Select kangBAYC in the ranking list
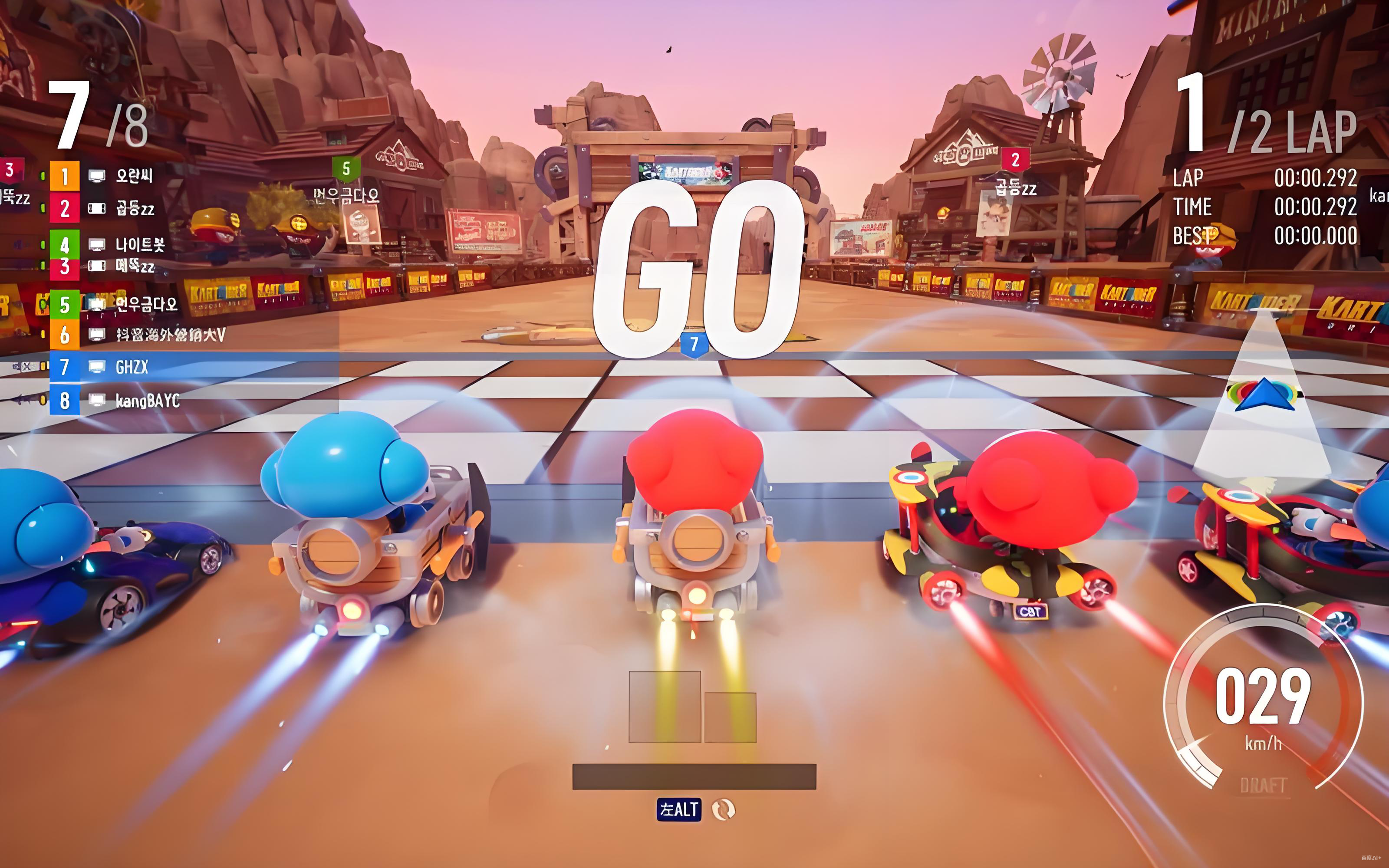The width and height of the screenshot is (1389, 868). coord(147,400)
